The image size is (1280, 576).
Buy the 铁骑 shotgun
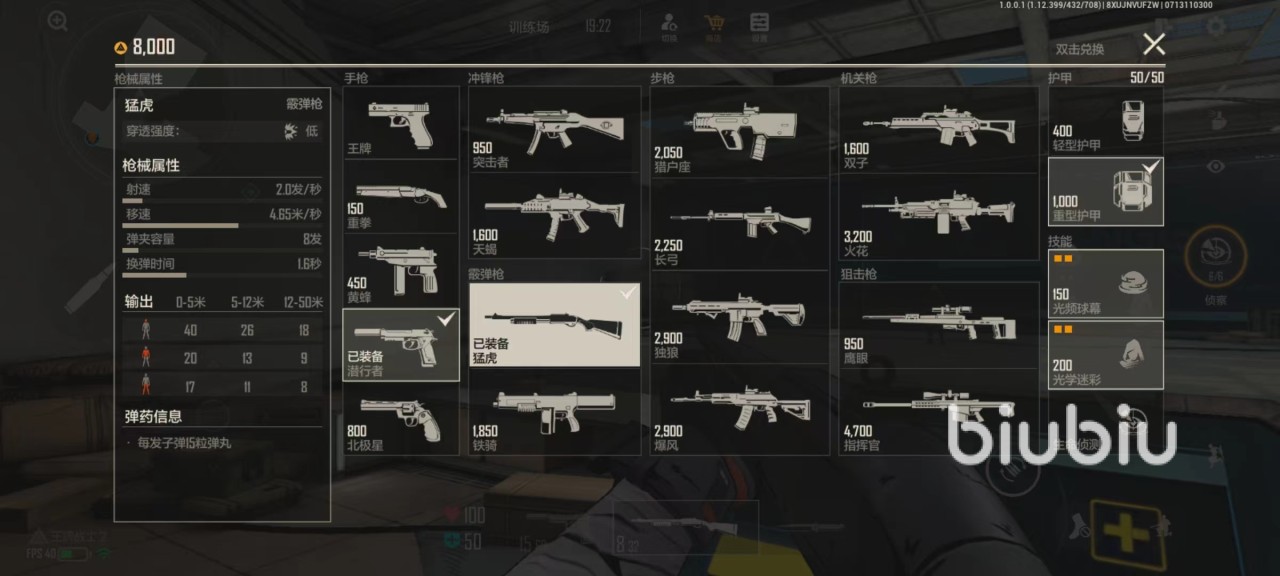554,412
